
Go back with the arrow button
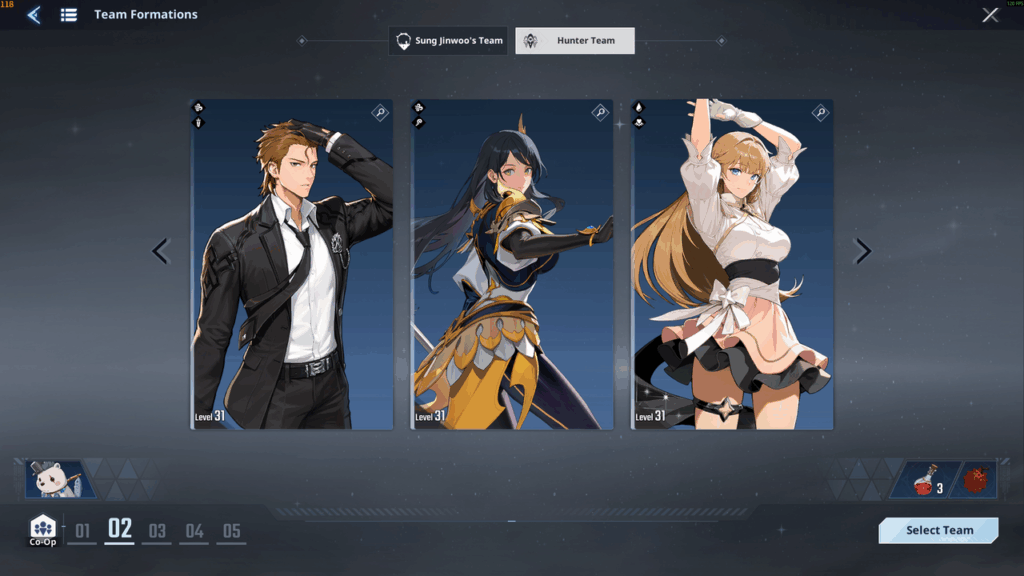[x=34, y=15]
